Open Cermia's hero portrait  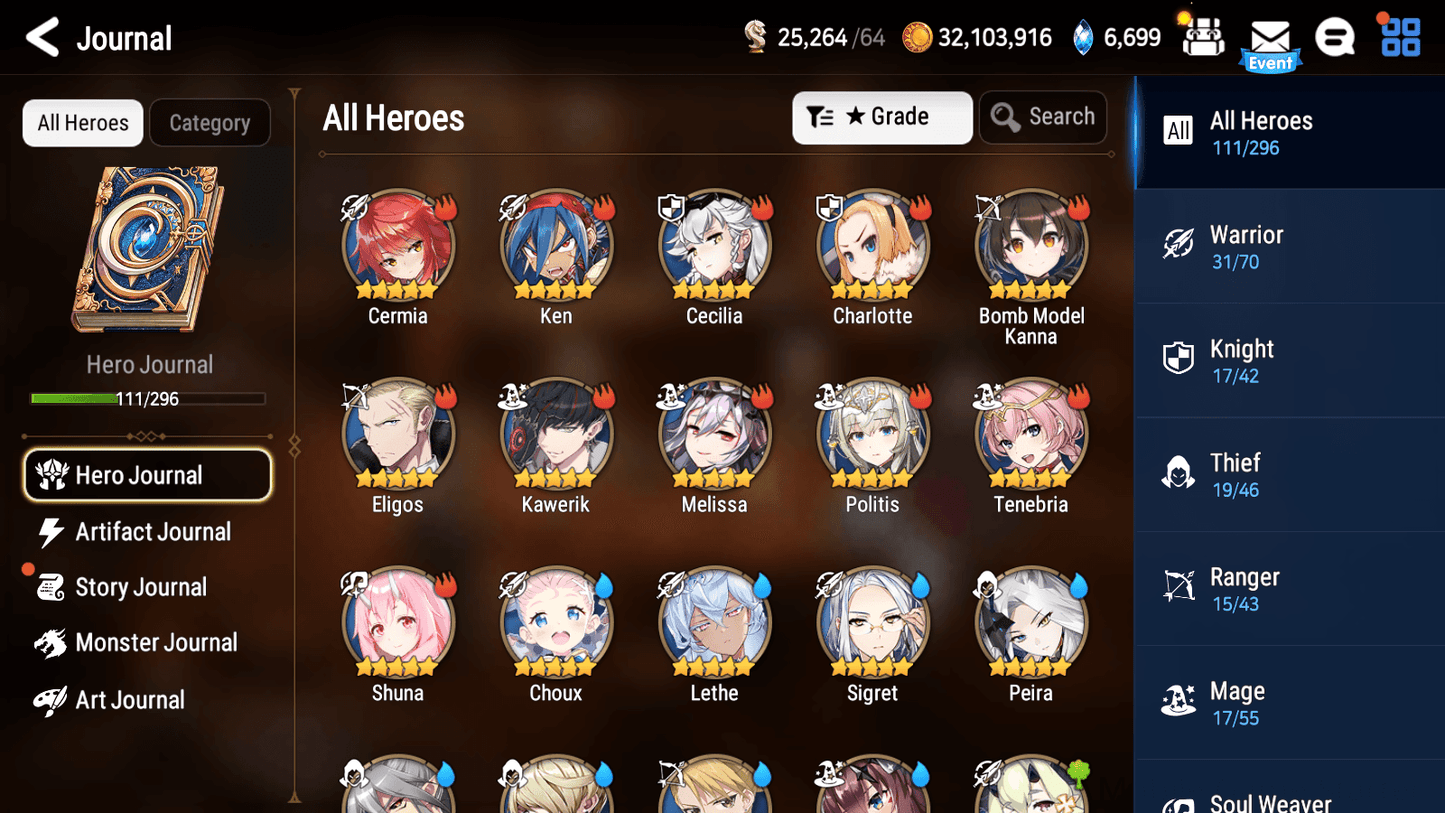pos(398,242)
